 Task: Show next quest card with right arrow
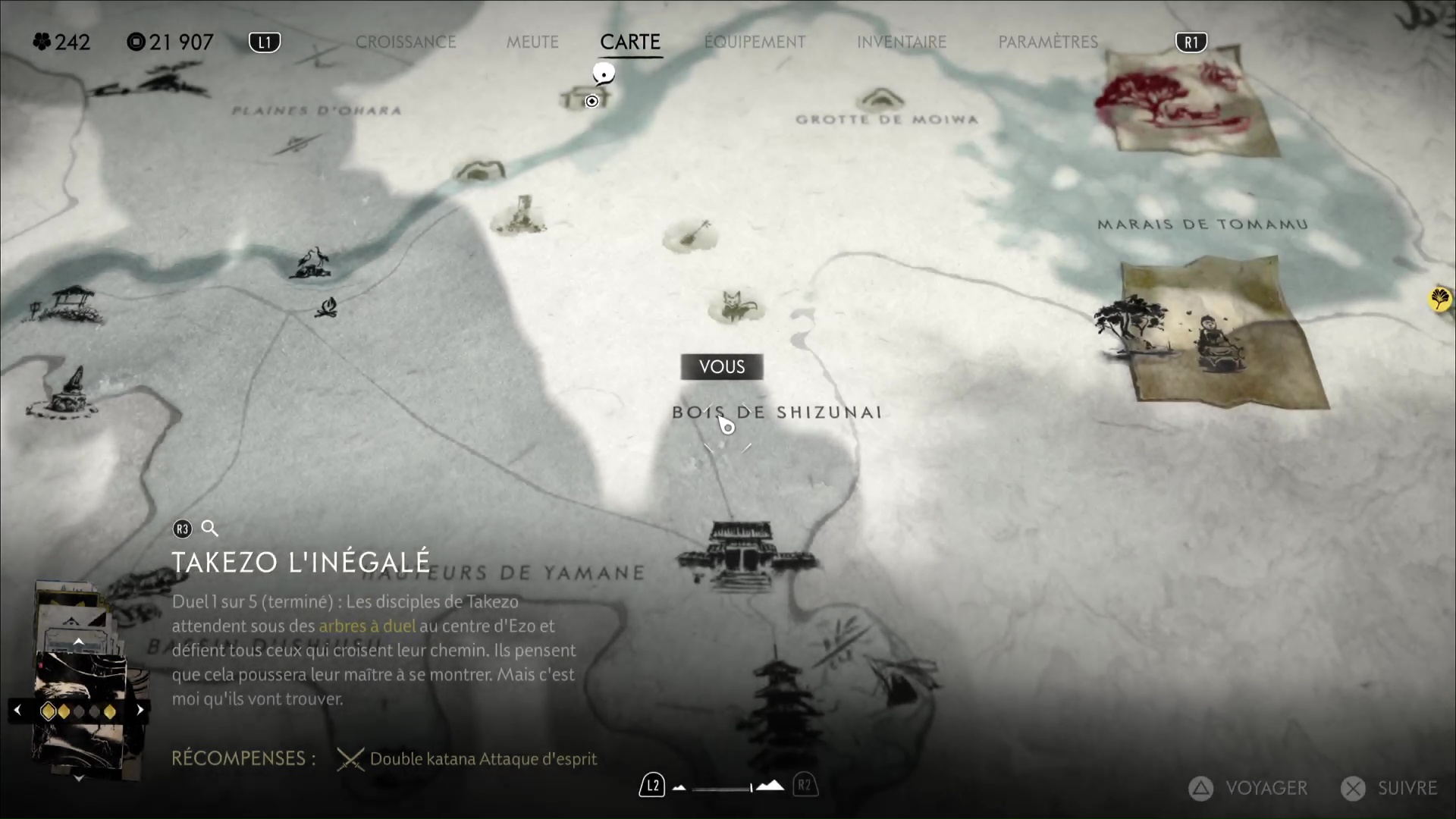click(x=140, y=711)
